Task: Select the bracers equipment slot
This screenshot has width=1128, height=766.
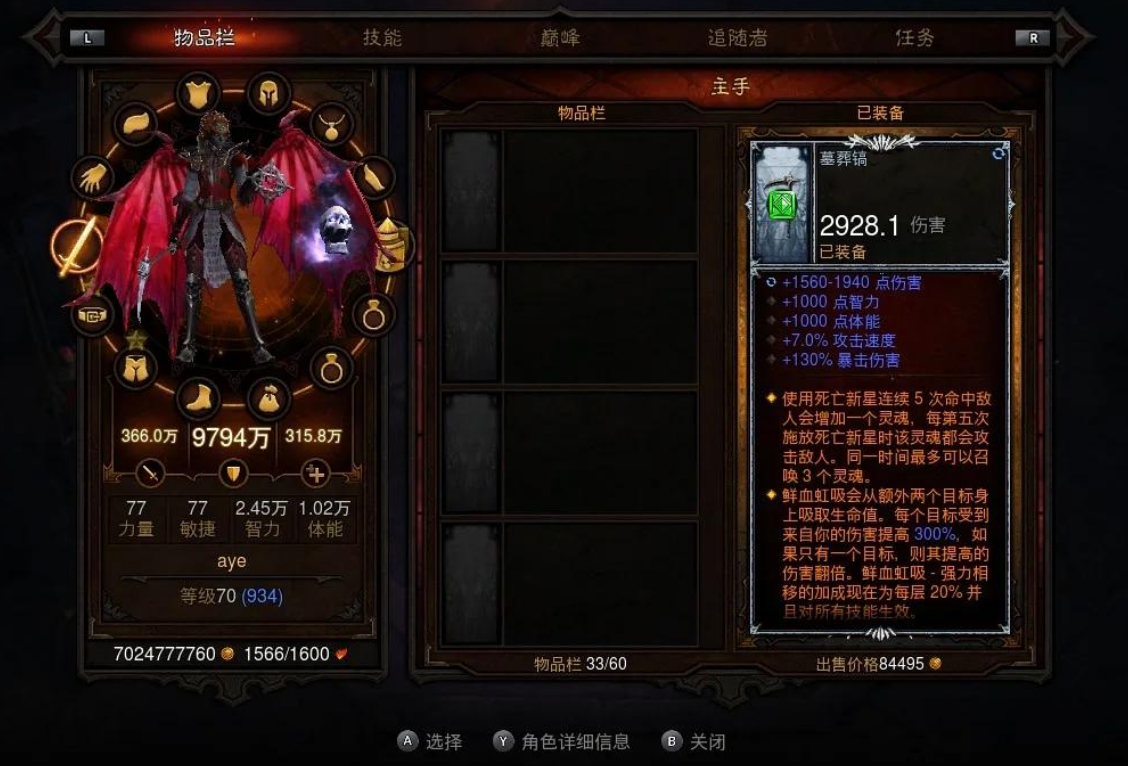Action: pyautogui.click(x=372, y=179)
